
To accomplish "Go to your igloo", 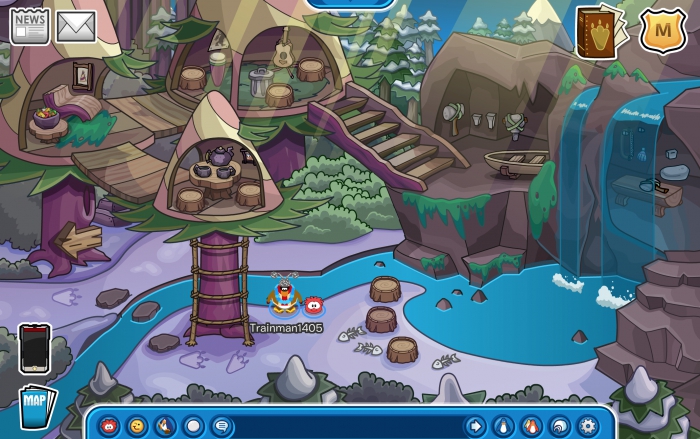I will 560,426.
